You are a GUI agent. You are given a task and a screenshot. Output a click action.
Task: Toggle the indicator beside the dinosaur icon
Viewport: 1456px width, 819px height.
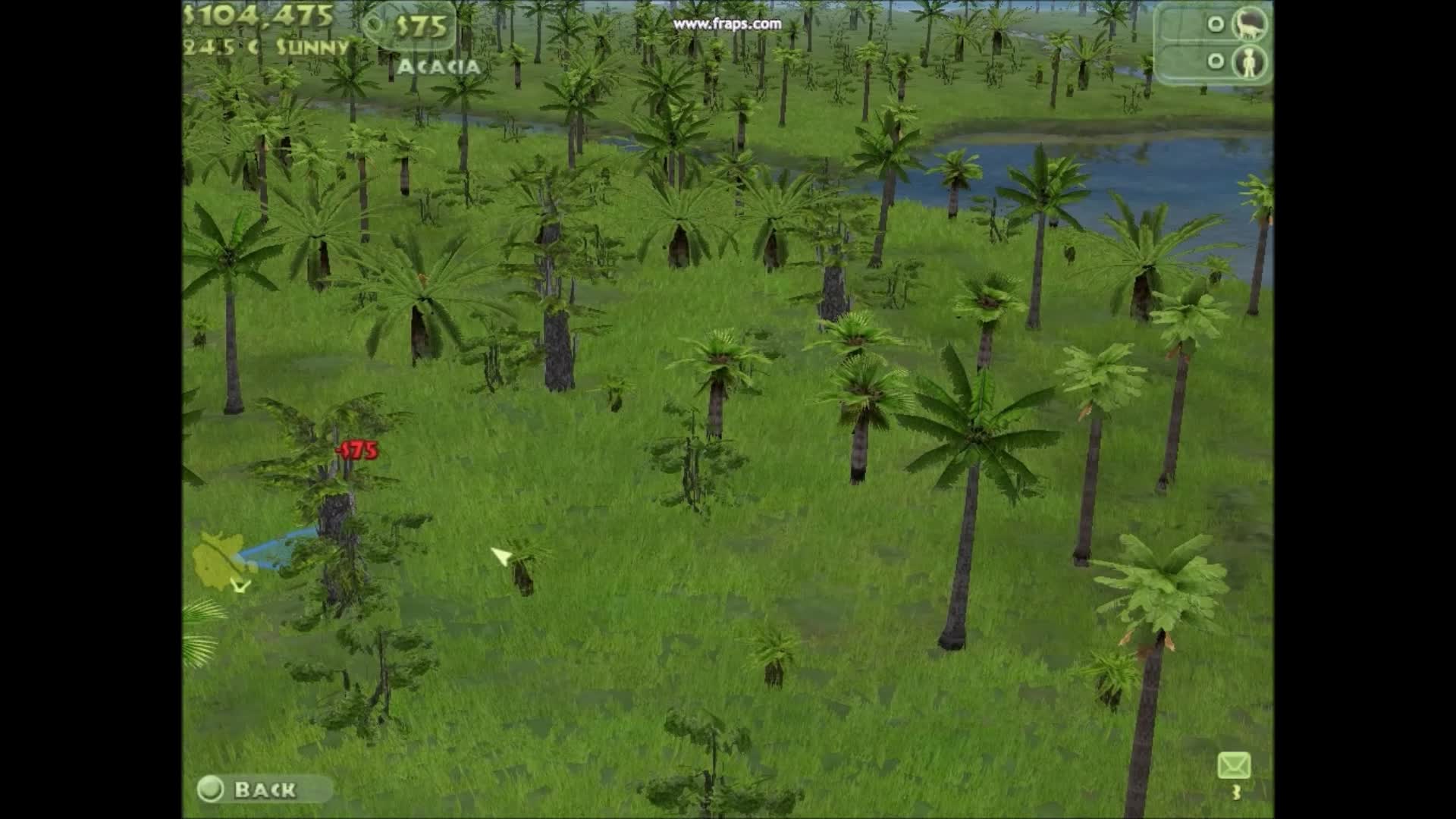[1218, 25]
